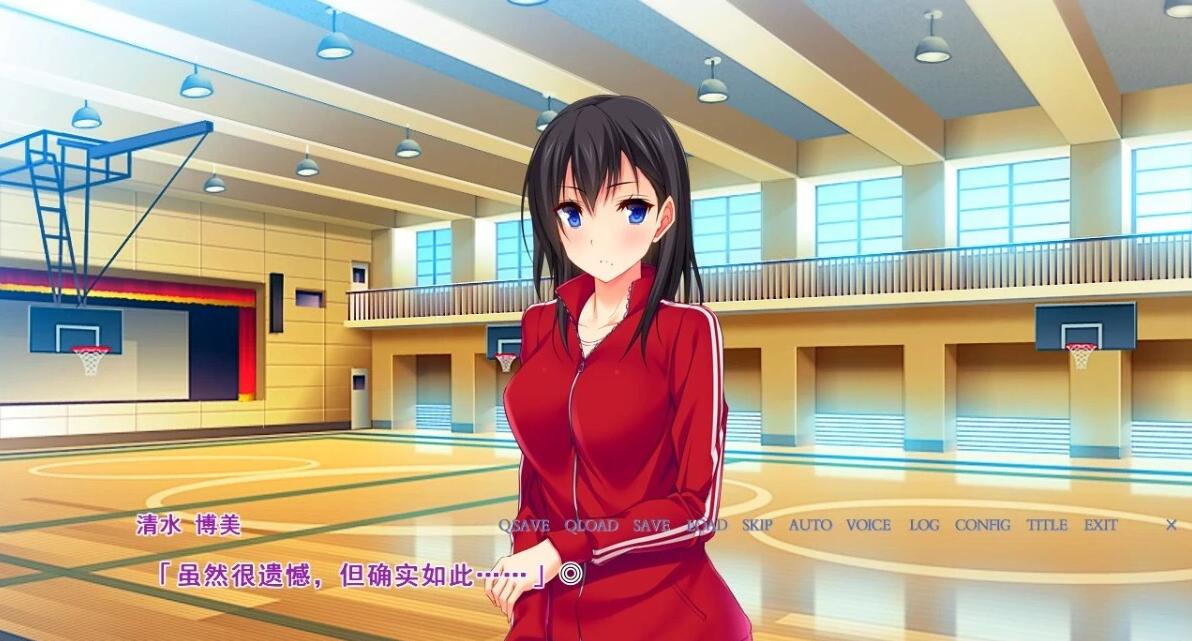This screenshot has width=1192, height=641.
Task: Activate SKIP to fast-forward dialogue
Action: click(757, 525)
